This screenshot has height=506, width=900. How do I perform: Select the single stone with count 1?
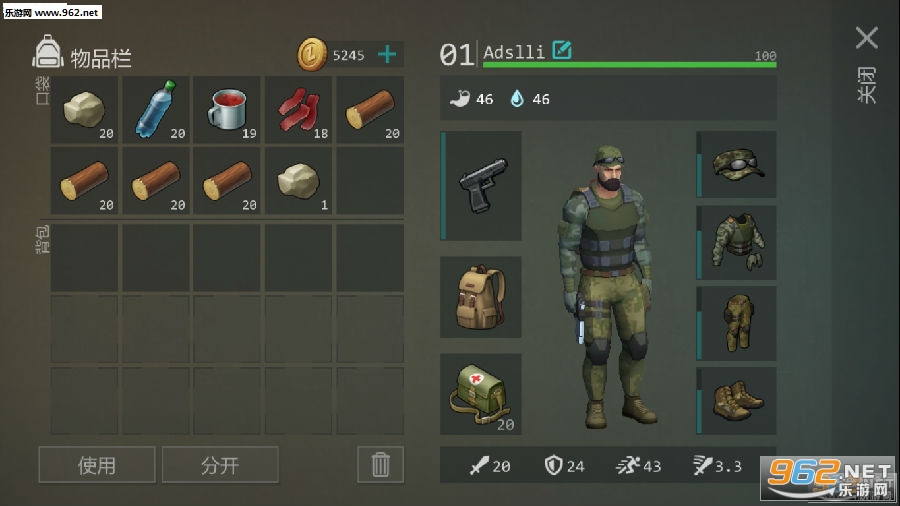pos(298,181)
